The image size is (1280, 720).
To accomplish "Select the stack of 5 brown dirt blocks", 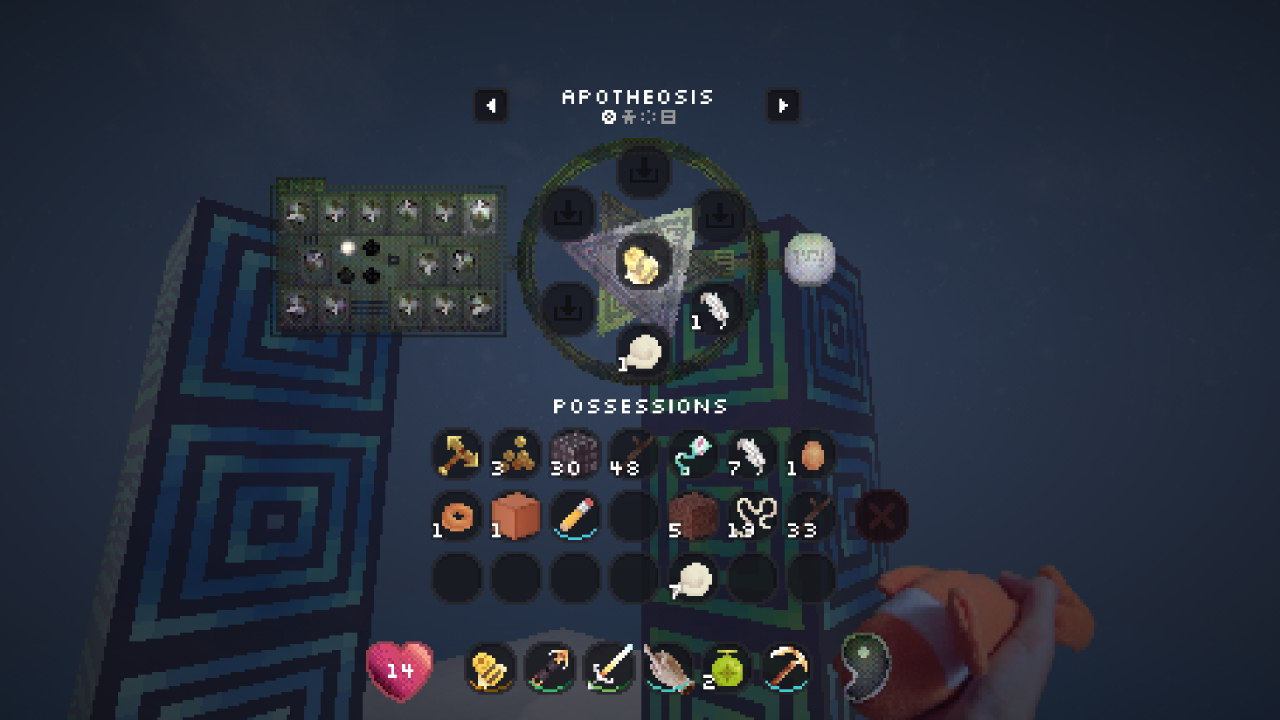I will point(692,516).
